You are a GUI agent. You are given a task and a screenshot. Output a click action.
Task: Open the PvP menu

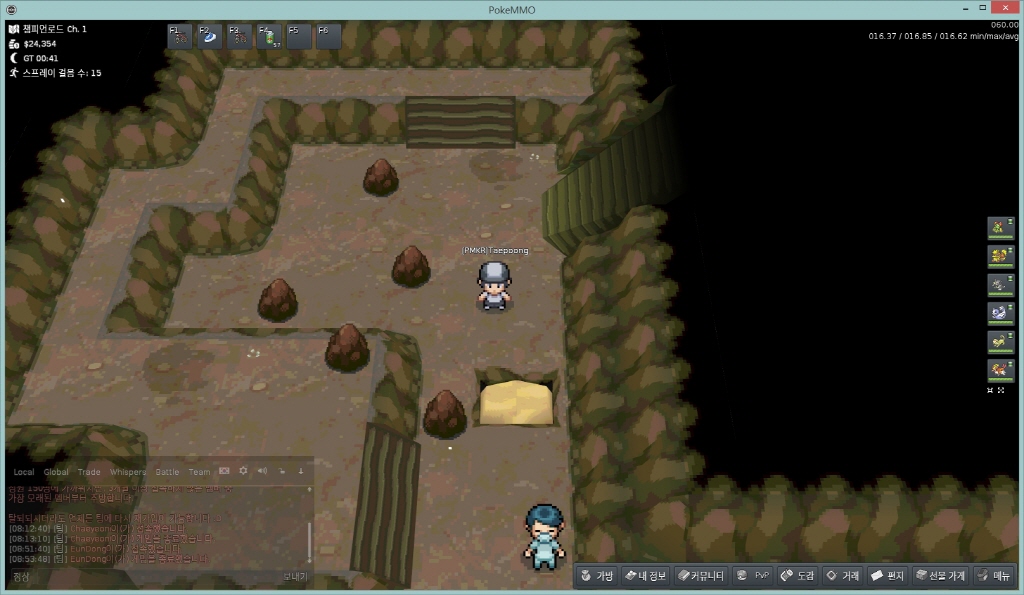pos(753,576)
